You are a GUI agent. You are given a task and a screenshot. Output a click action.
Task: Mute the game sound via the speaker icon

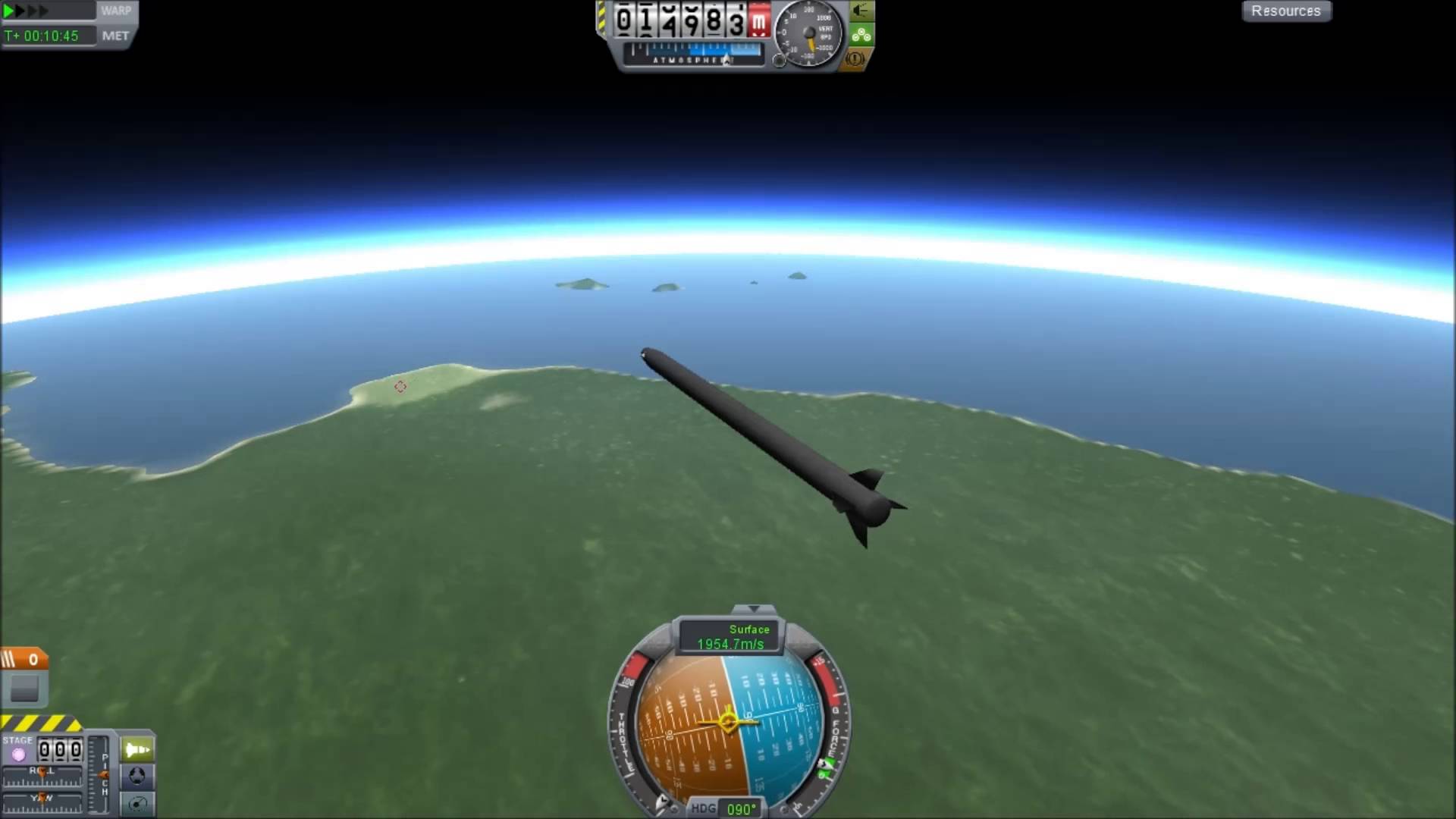pyautogui.click(x=861, y=11)
